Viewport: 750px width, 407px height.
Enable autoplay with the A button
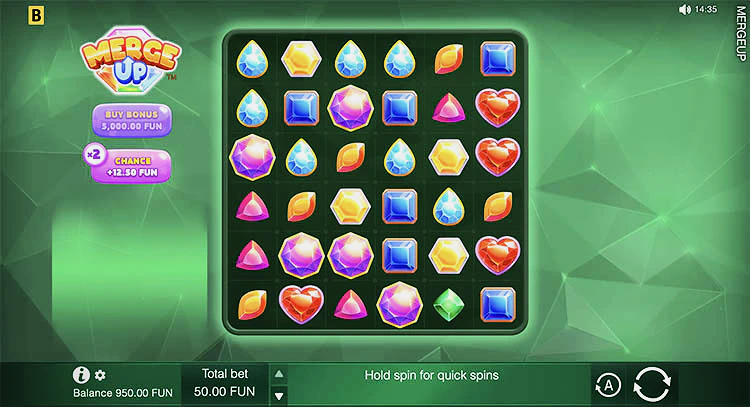point(606,385)
